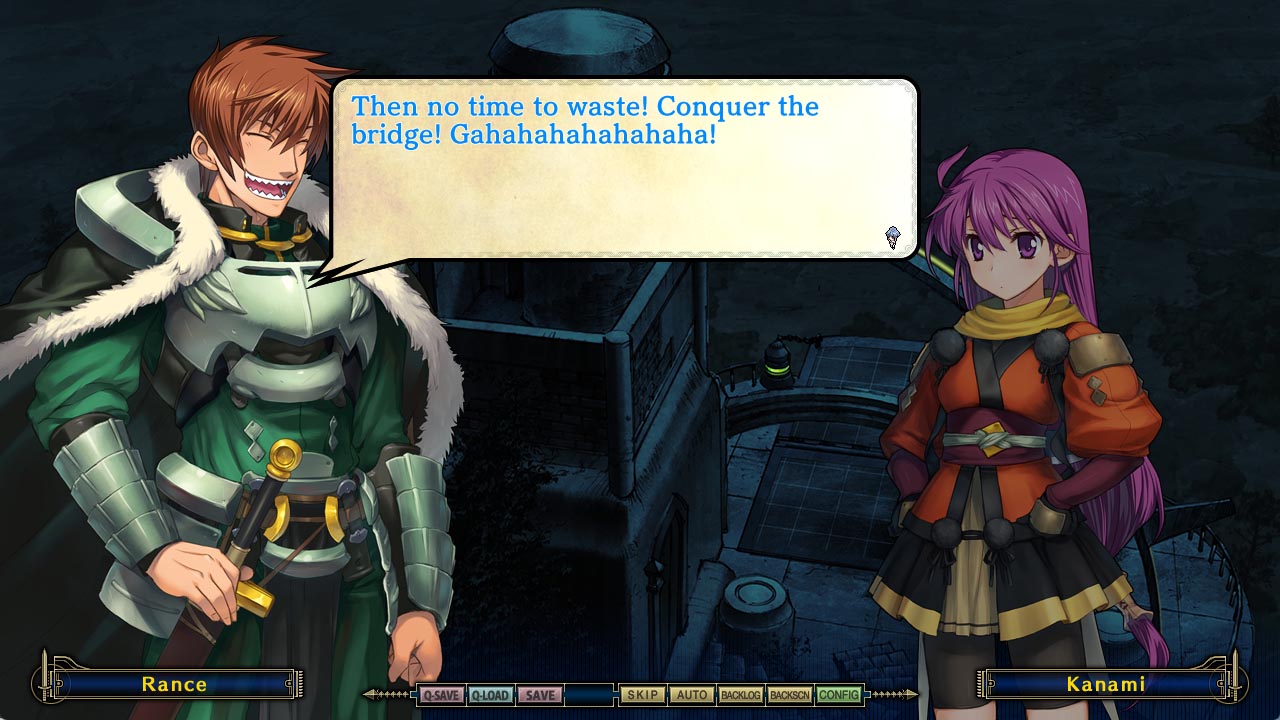
Task: Load the quick save via Q-LOAD
Action: click(x=490, y=695)
